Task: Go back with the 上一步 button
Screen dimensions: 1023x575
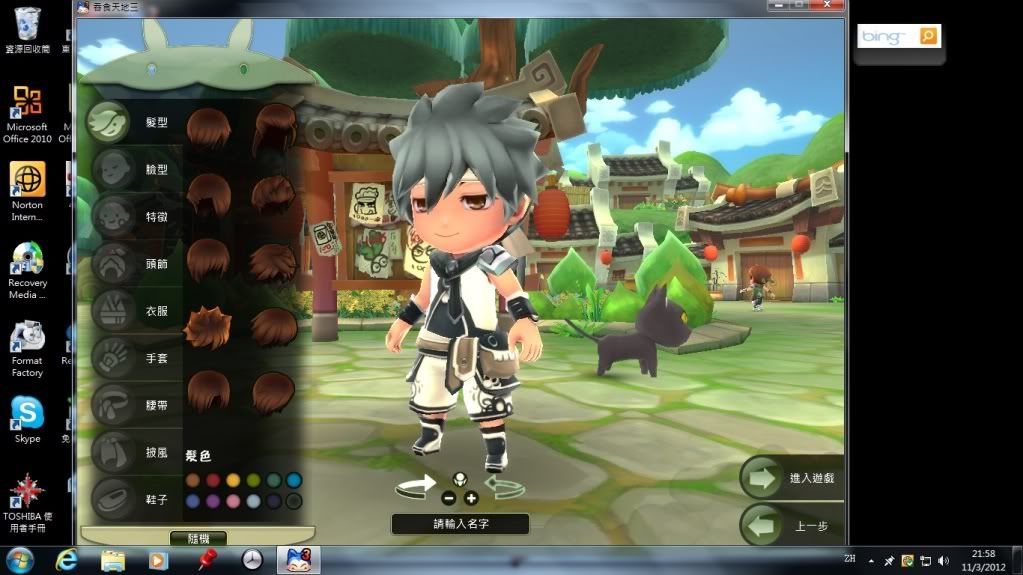Action: pyautogui.click(x=792, y=525)
